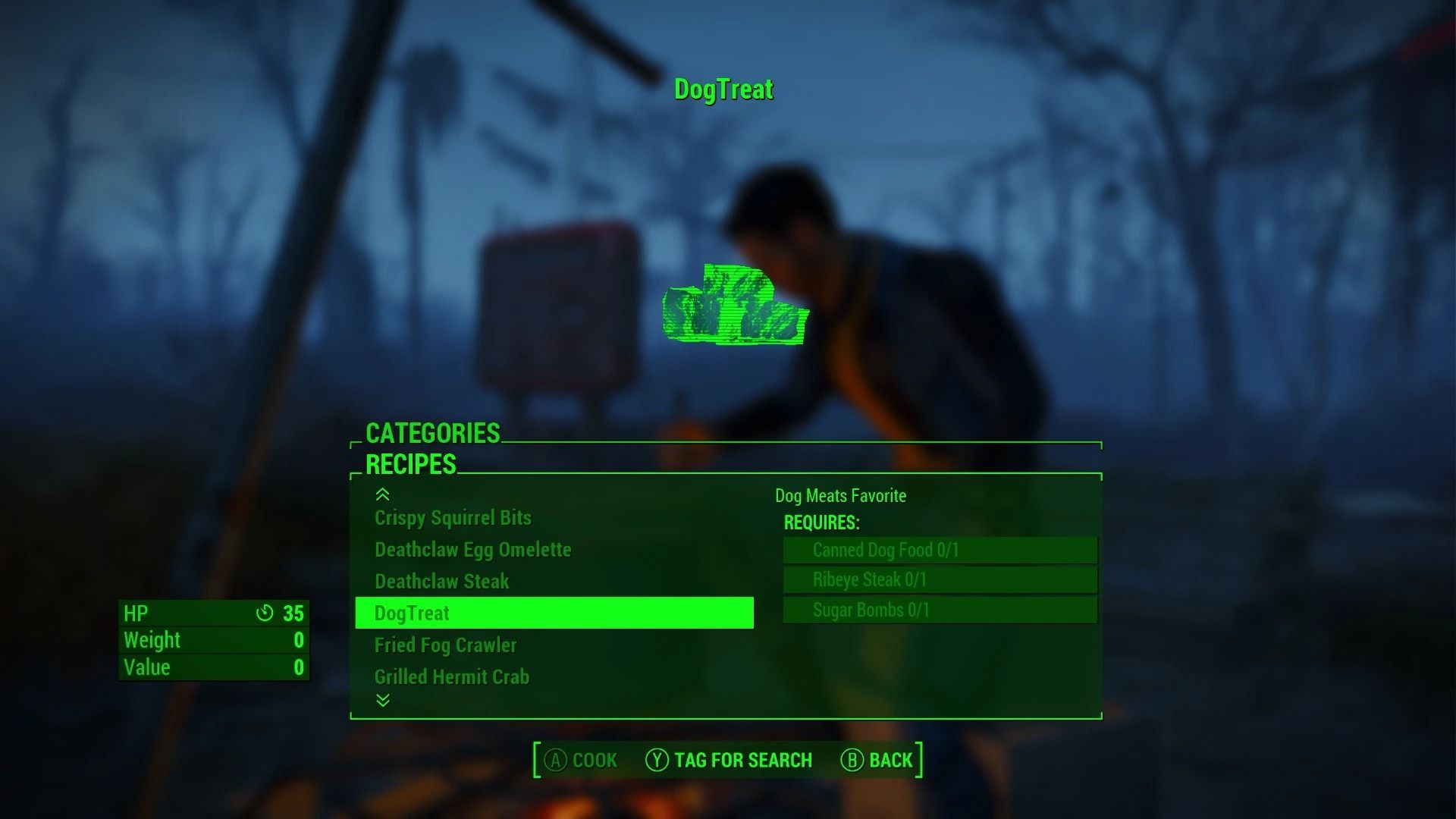The image size is (1456, 819).
Task: Click the highlighted DogTreat recipe row
Action: point(554,613)
